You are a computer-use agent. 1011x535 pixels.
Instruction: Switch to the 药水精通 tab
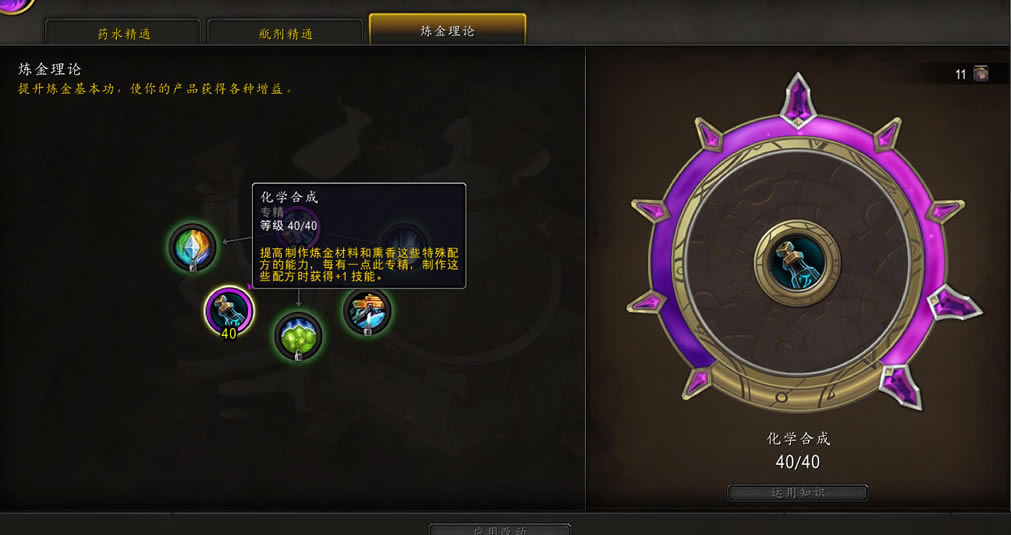pyautogui.click(x=124, y=33)
